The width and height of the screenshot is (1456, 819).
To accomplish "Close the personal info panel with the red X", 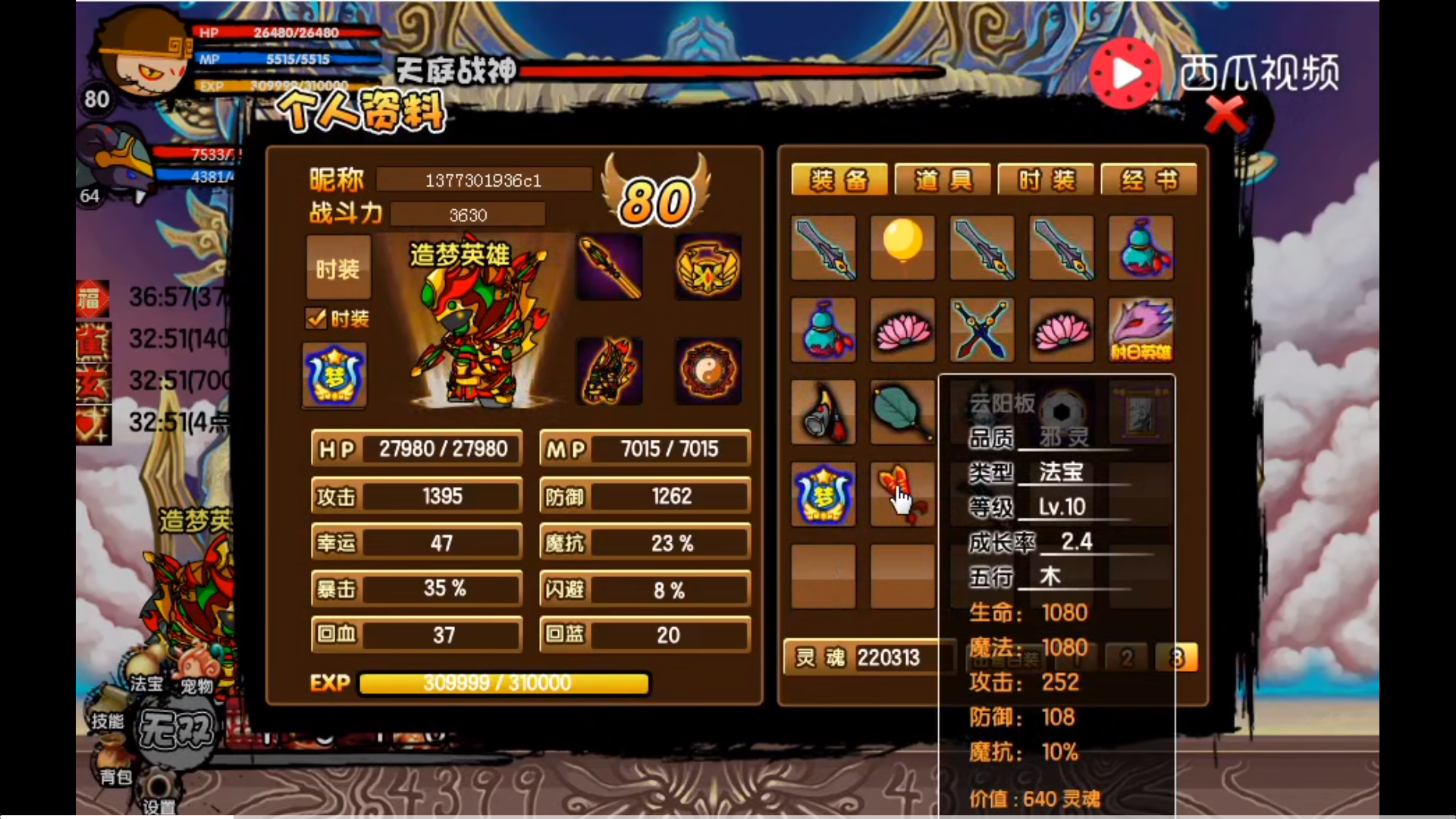I will 1224,115.
